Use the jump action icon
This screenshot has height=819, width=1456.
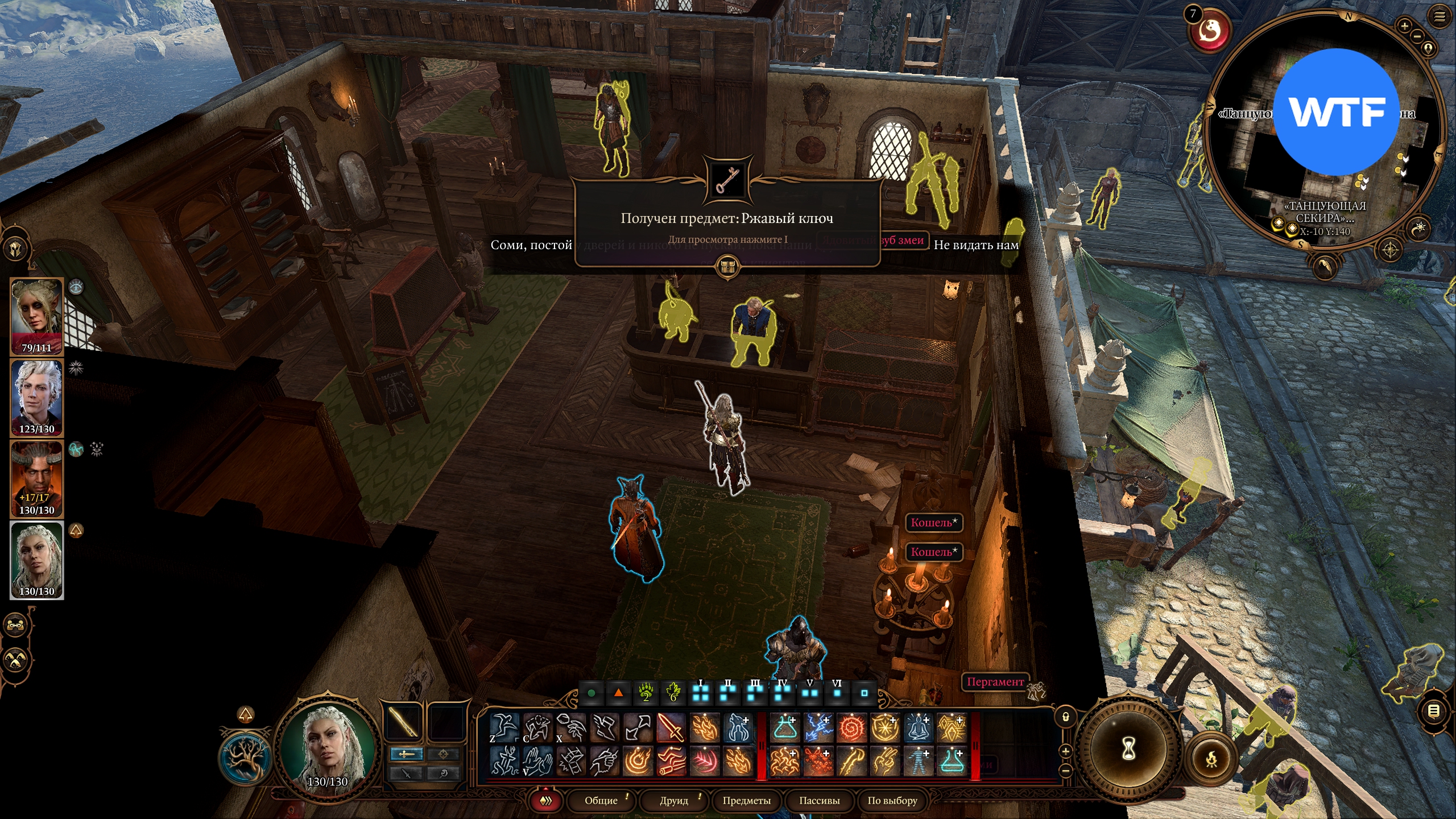[504, 727]
